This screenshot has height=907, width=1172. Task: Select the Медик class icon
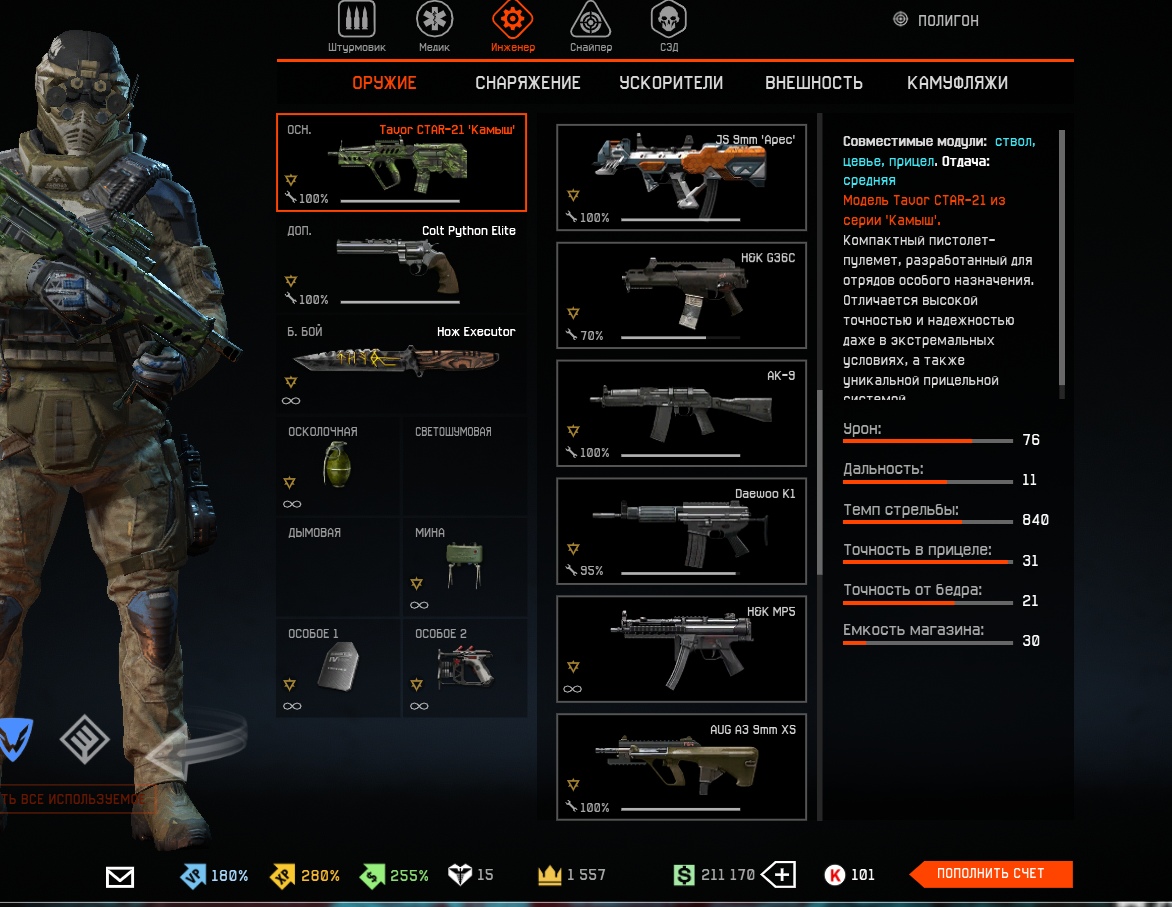[x=433, y=24]
